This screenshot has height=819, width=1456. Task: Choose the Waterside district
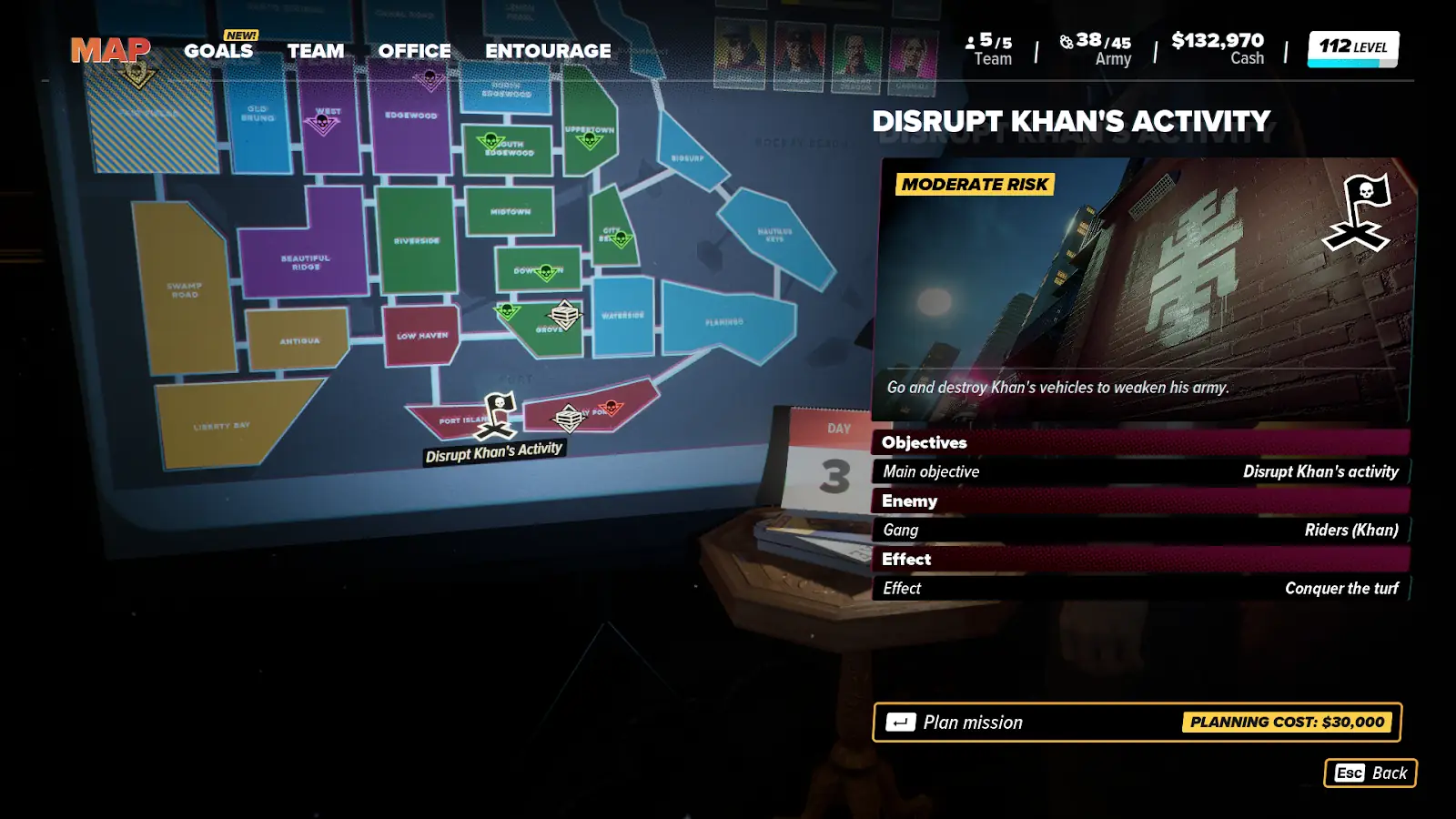(622, 316)
